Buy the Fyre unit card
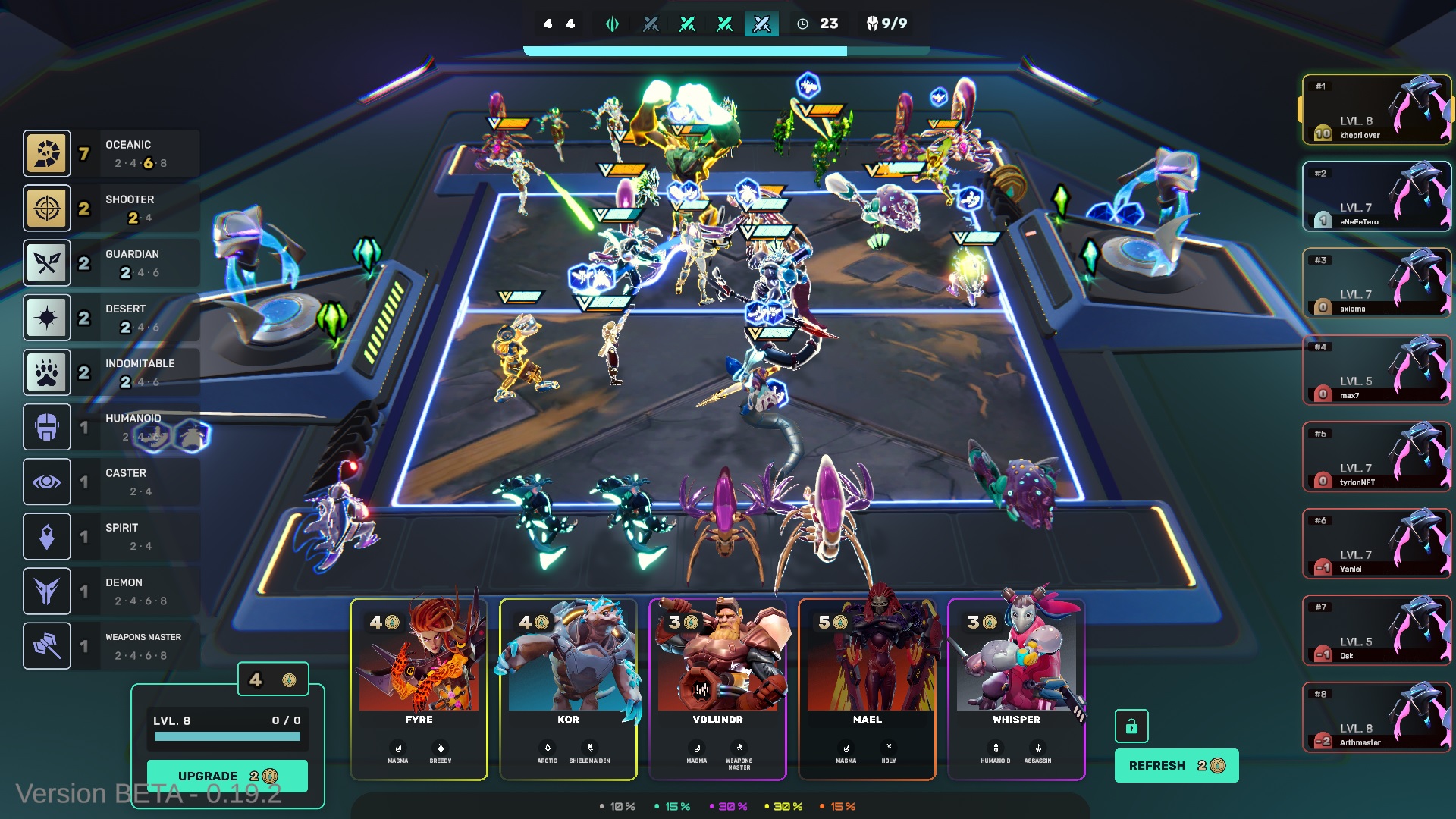The image size is (1456, 819). 419,689
